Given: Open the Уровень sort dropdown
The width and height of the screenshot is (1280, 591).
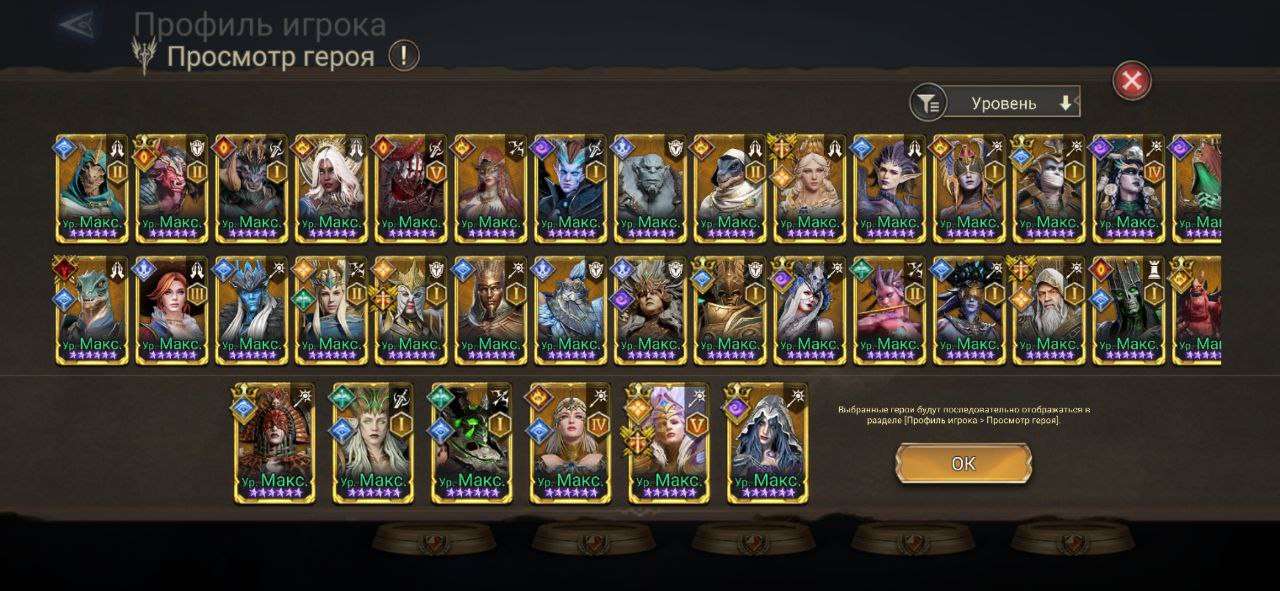Looking at the screenshot, I should 1010,102.
